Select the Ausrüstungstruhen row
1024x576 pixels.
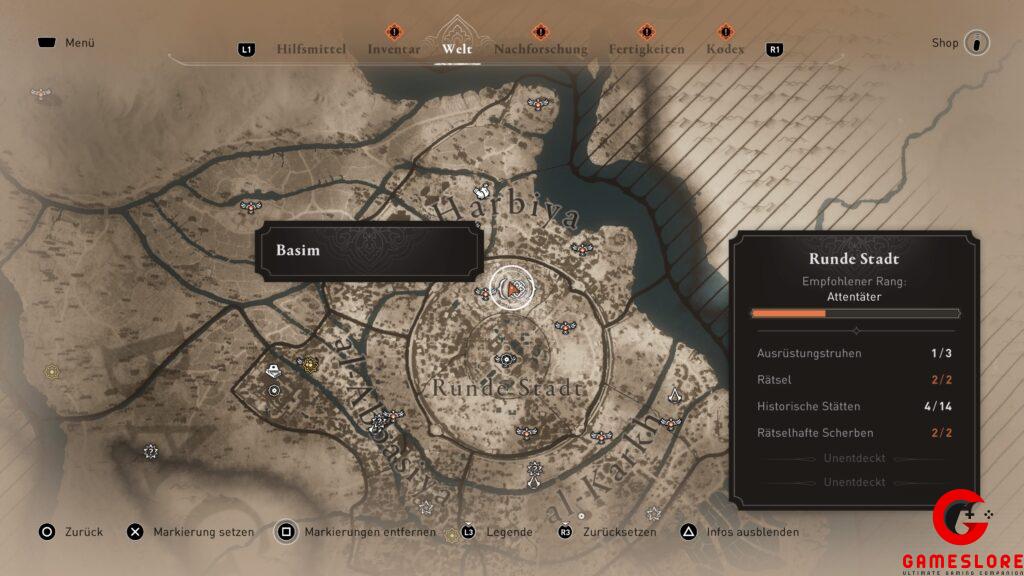(855, 353)
